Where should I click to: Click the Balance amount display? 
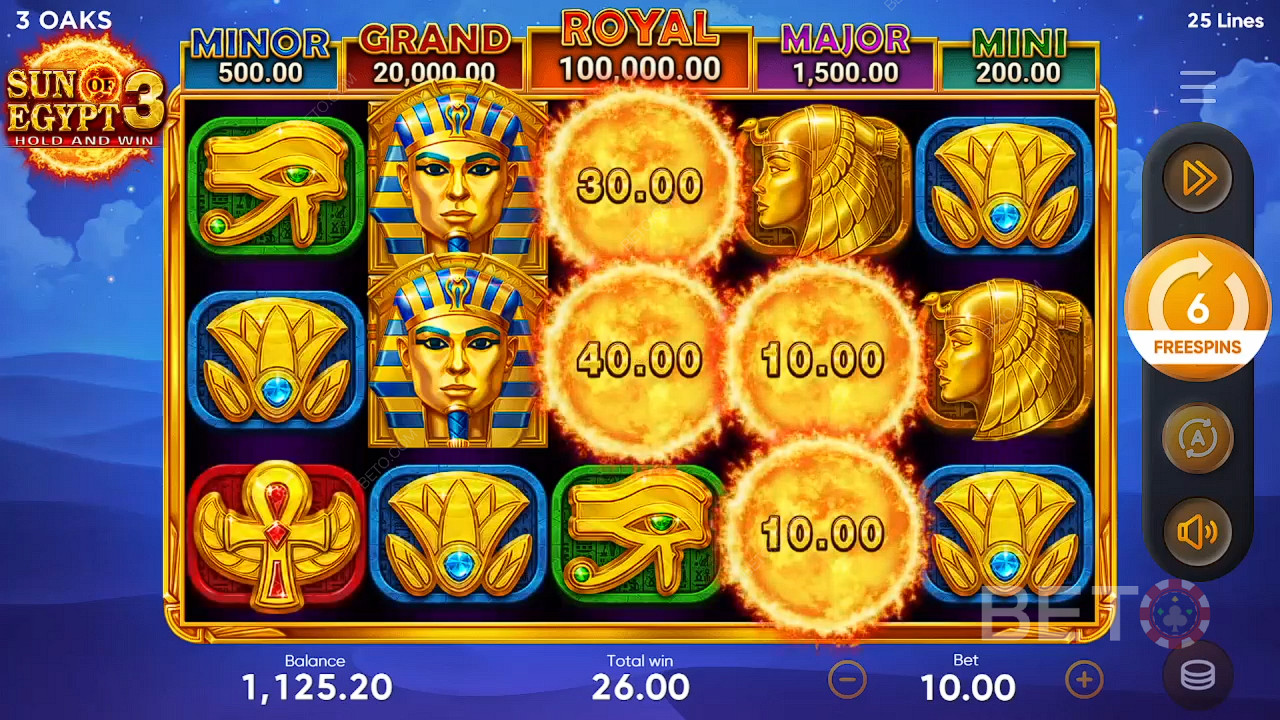click(316, 686)
